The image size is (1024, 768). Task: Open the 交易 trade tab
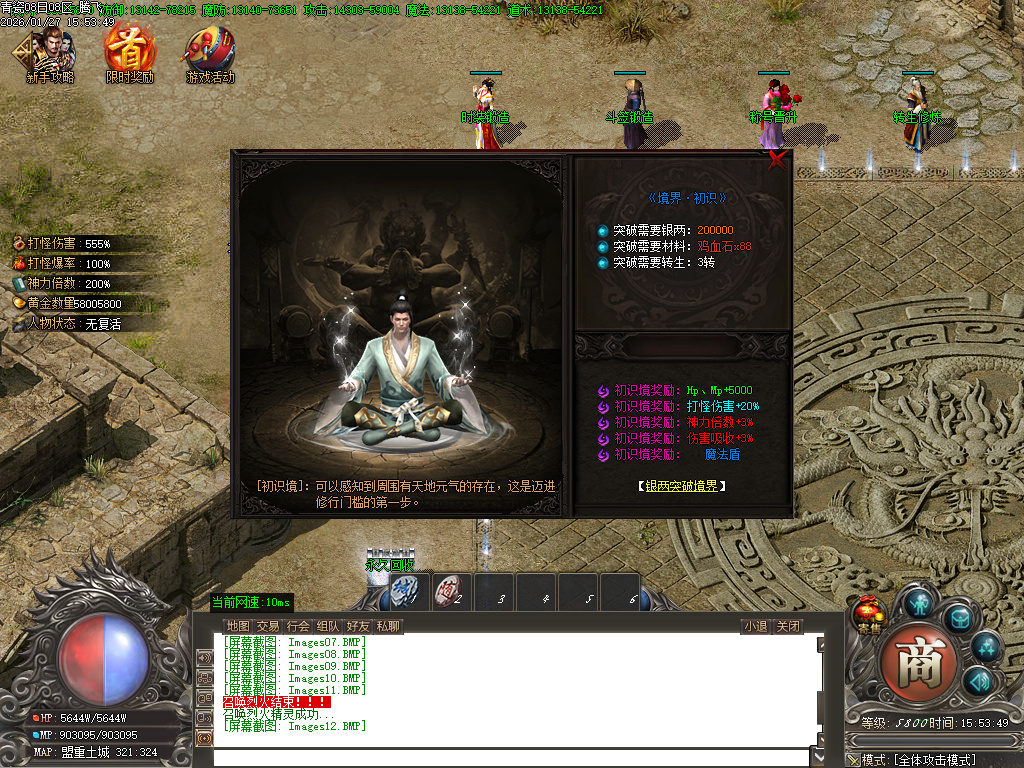(268, 627)
